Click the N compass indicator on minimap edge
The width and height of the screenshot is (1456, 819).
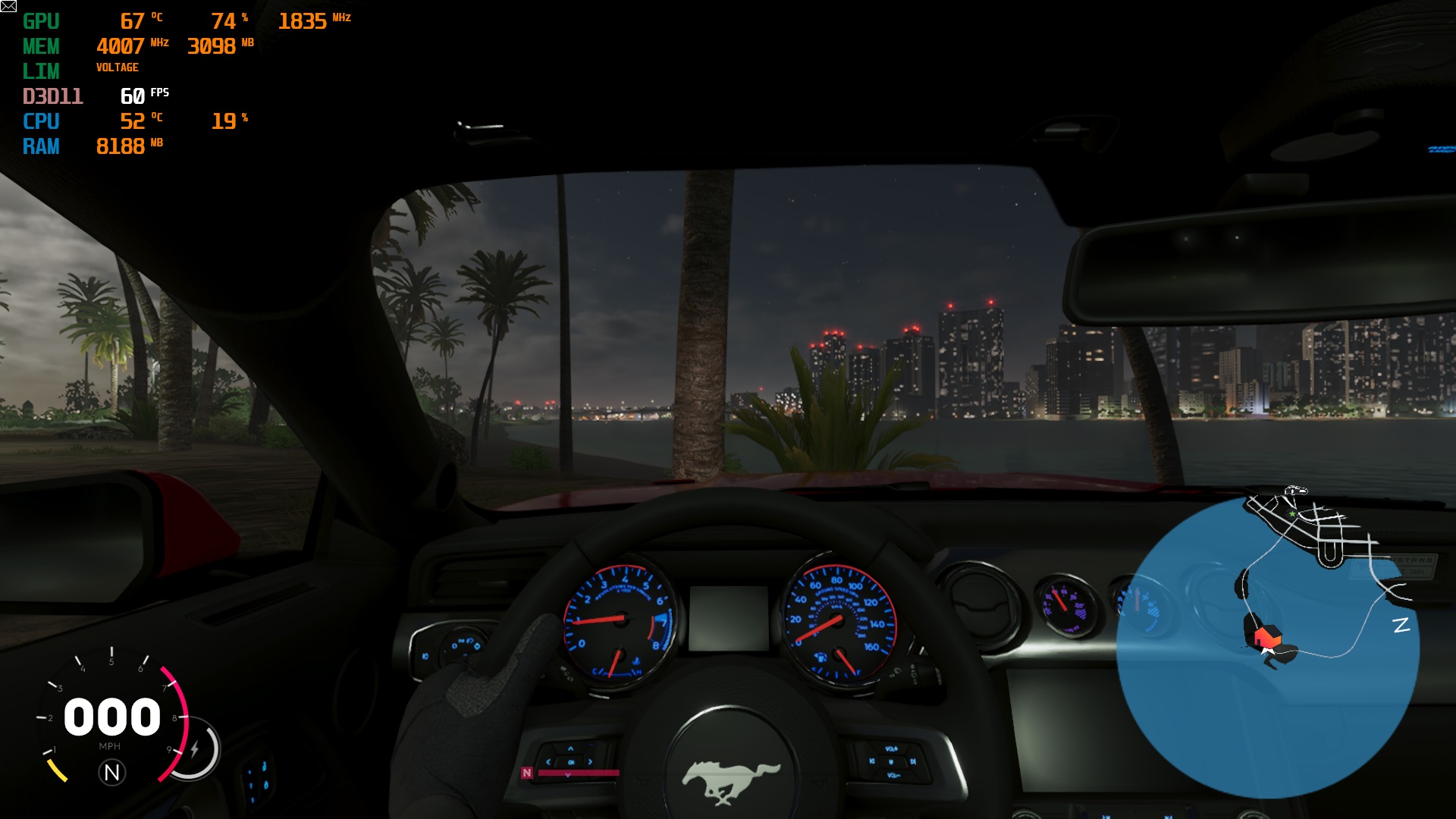pyautogui.click(x=1402, y=623)
